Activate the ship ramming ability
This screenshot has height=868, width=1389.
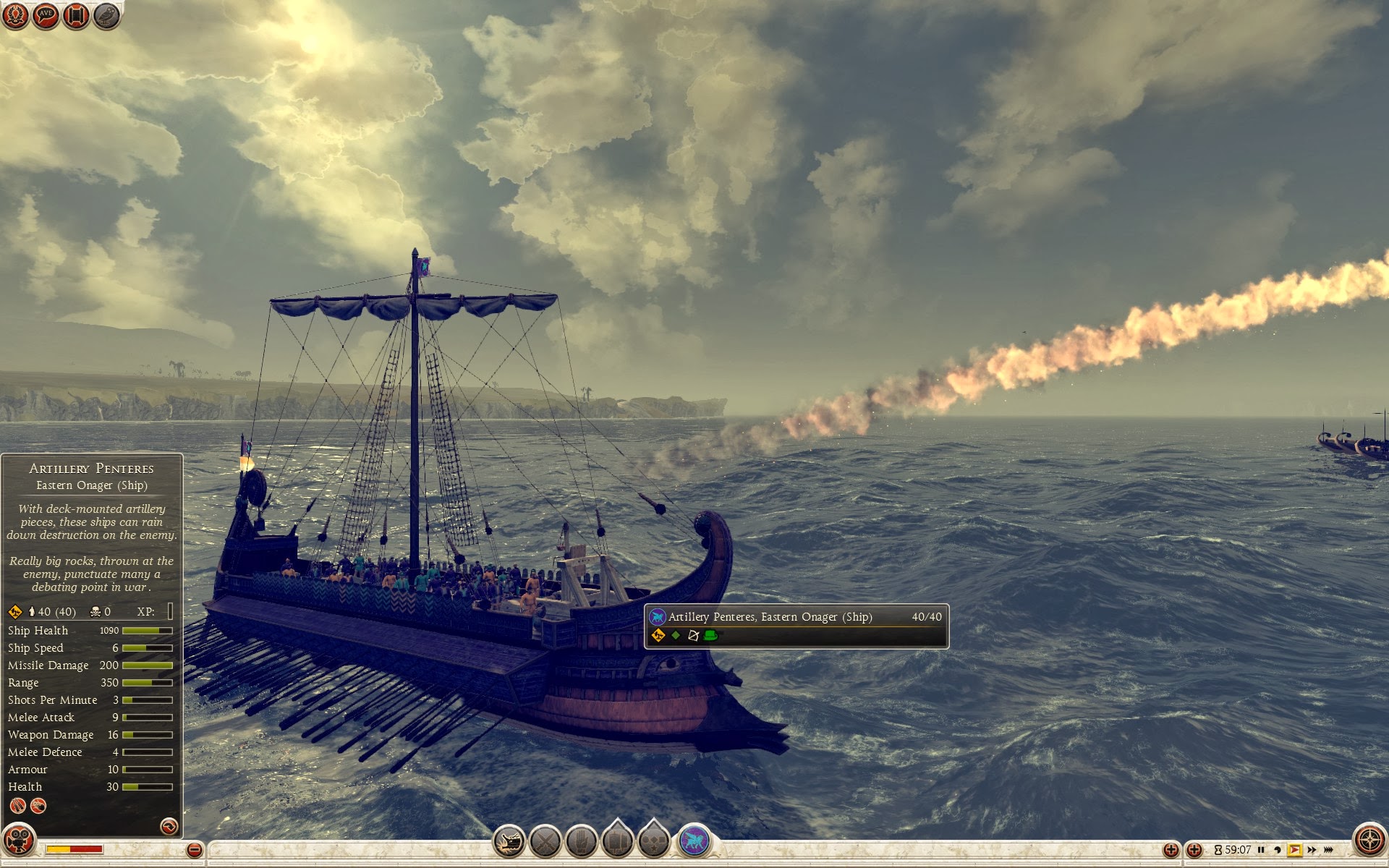(509, 841)
